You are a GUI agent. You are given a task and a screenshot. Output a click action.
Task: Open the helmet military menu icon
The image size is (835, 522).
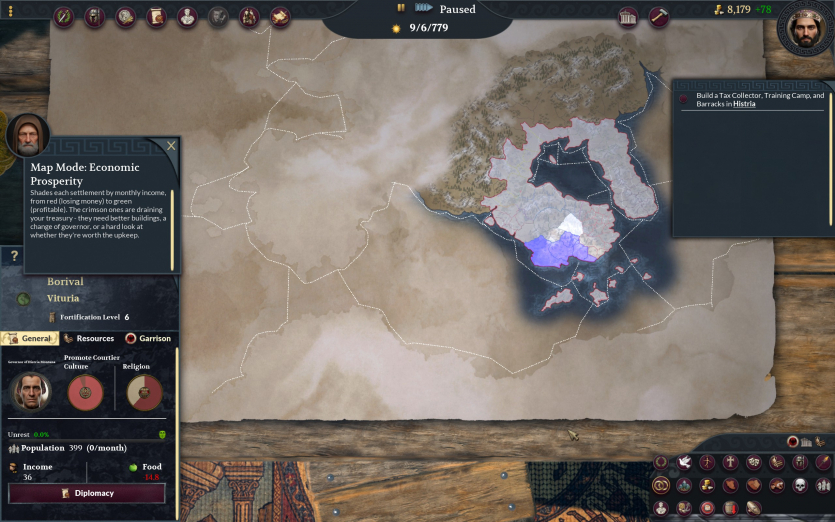[x=94, y=17]
